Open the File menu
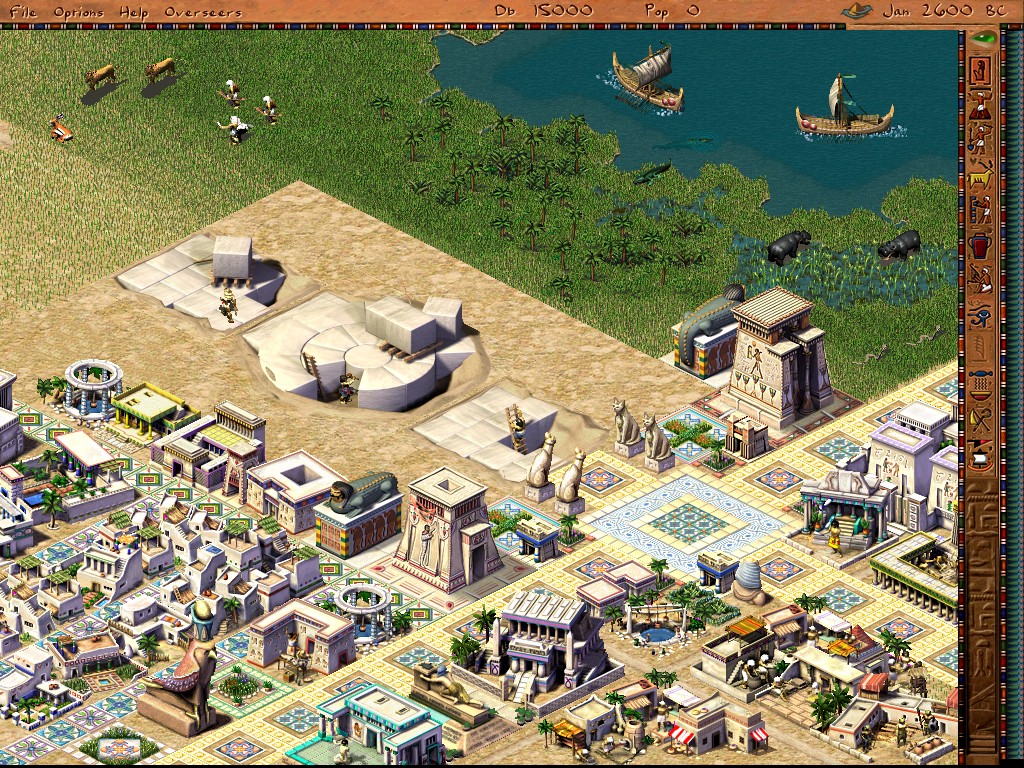Viewport: 1024px width, 768px height. (x=23, y=11)
